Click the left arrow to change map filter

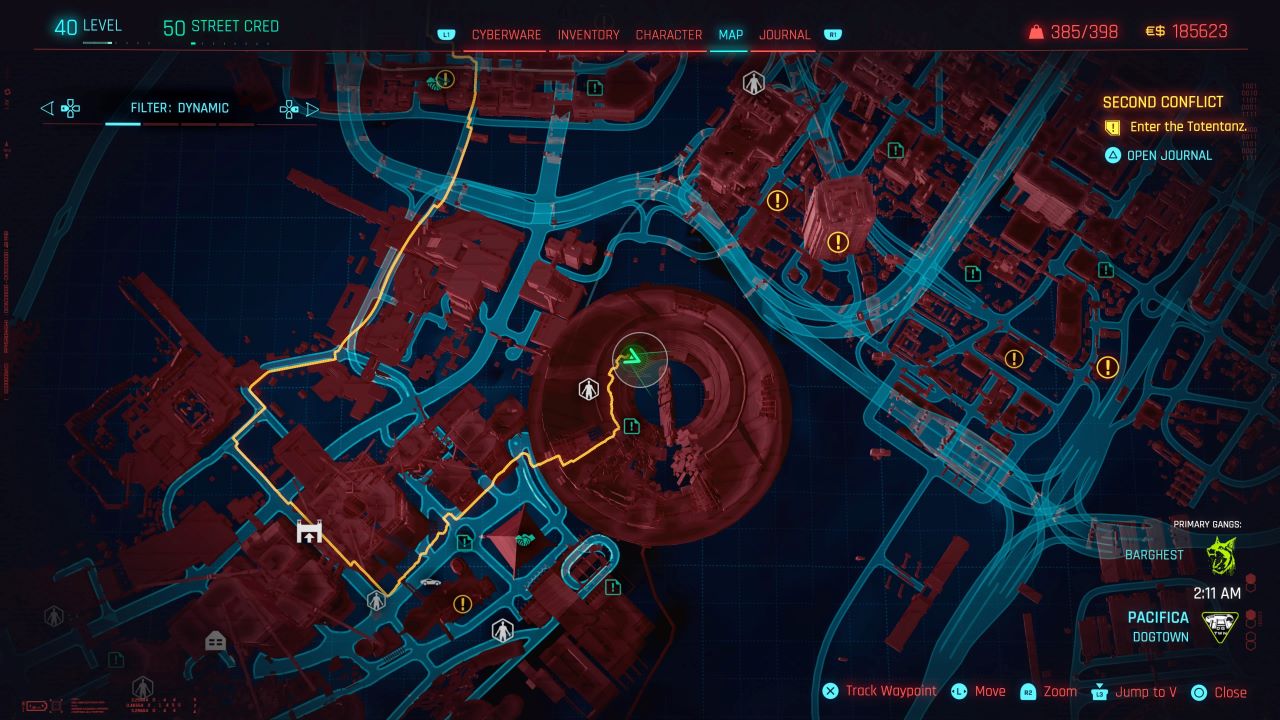(47, 109)
